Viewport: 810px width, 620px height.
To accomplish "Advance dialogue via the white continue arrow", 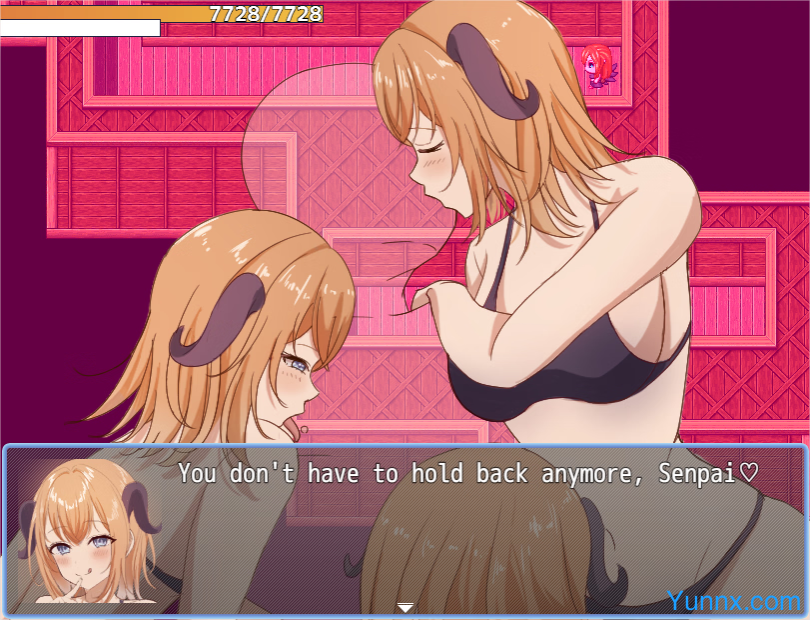I will 405,607.
